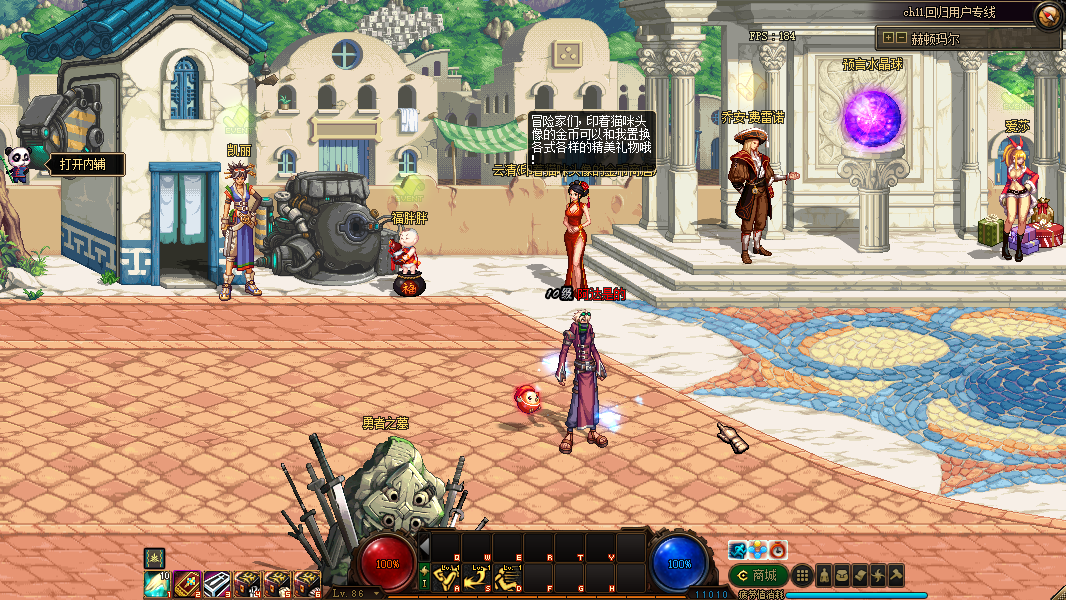The width and height of the screenshot is (1066, 600).
Task: Open the shuriken skill menu icon
Action: (x=878, y=575)
